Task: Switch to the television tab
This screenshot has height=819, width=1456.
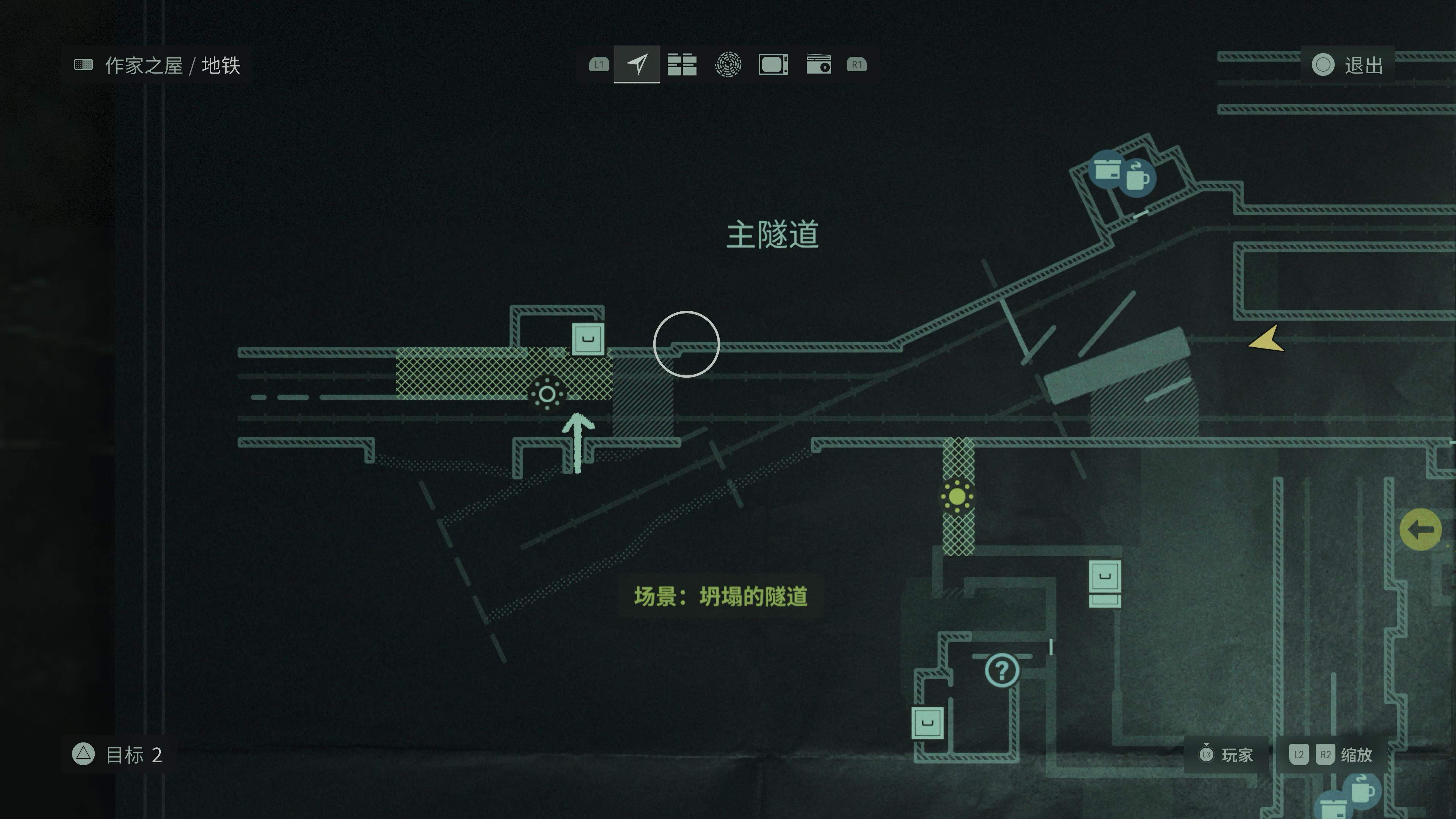Action: coord(773,64)
